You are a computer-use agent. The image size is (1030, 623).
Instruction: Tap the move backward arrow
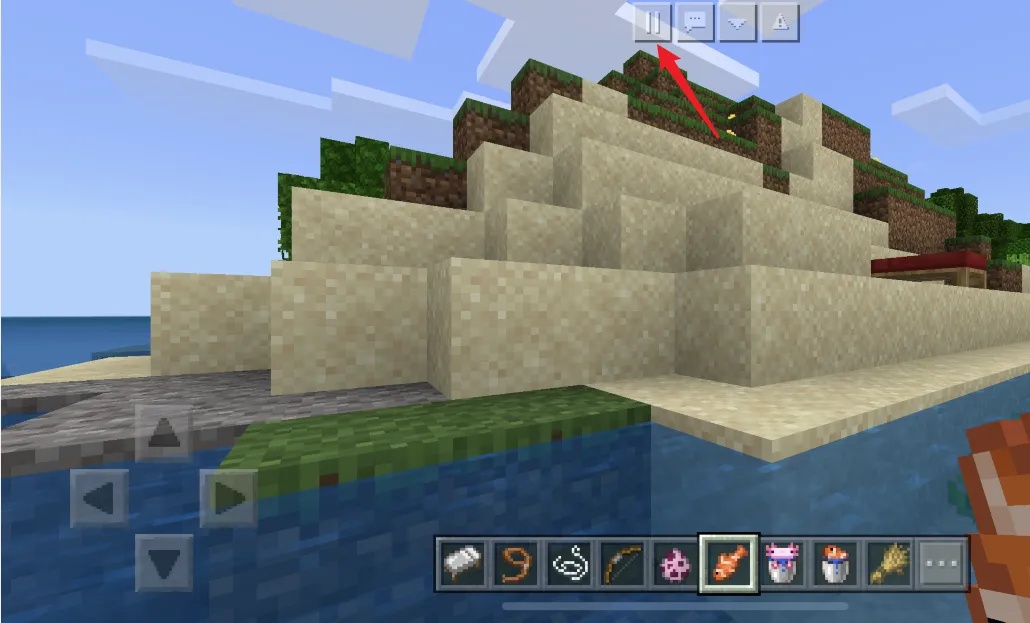point(164,561)
